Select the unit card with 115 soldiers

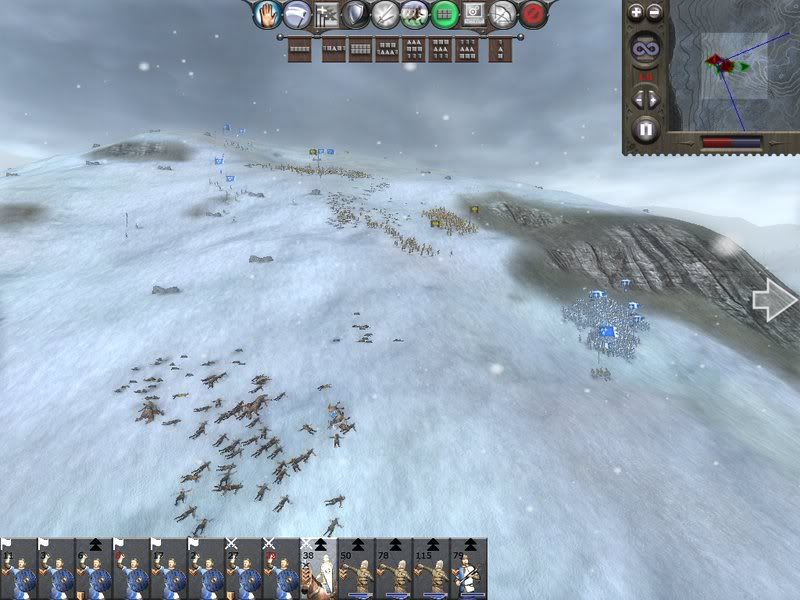pos(432,569)
